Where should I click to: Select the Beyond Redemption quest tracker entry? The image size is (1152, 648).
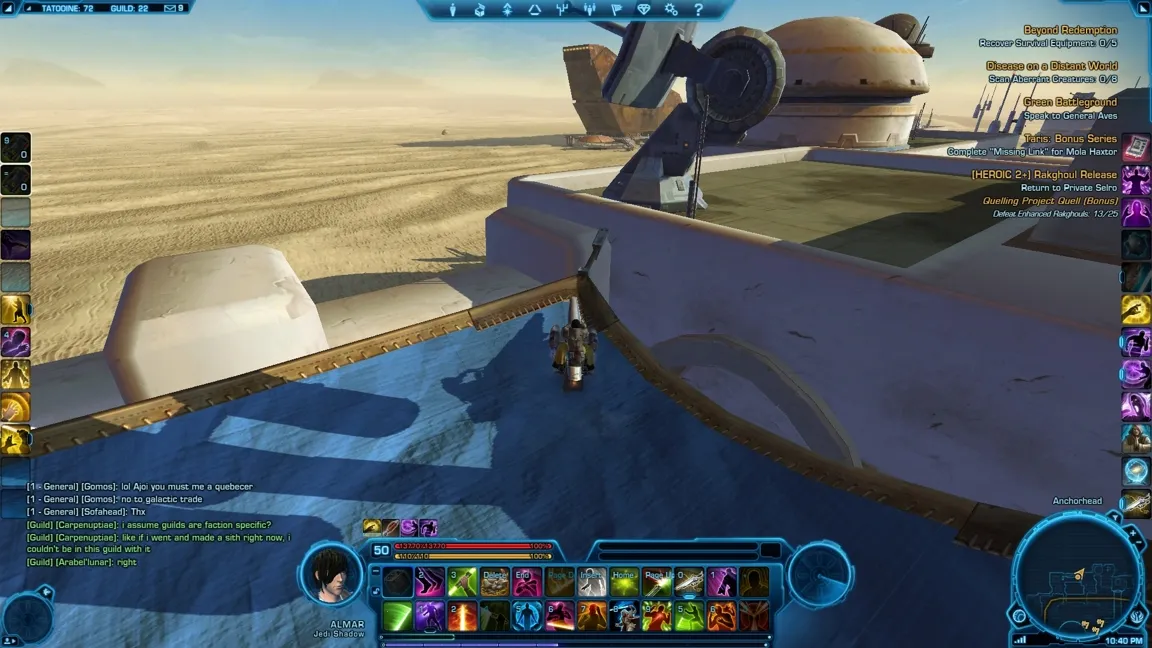coord(1070,30)
